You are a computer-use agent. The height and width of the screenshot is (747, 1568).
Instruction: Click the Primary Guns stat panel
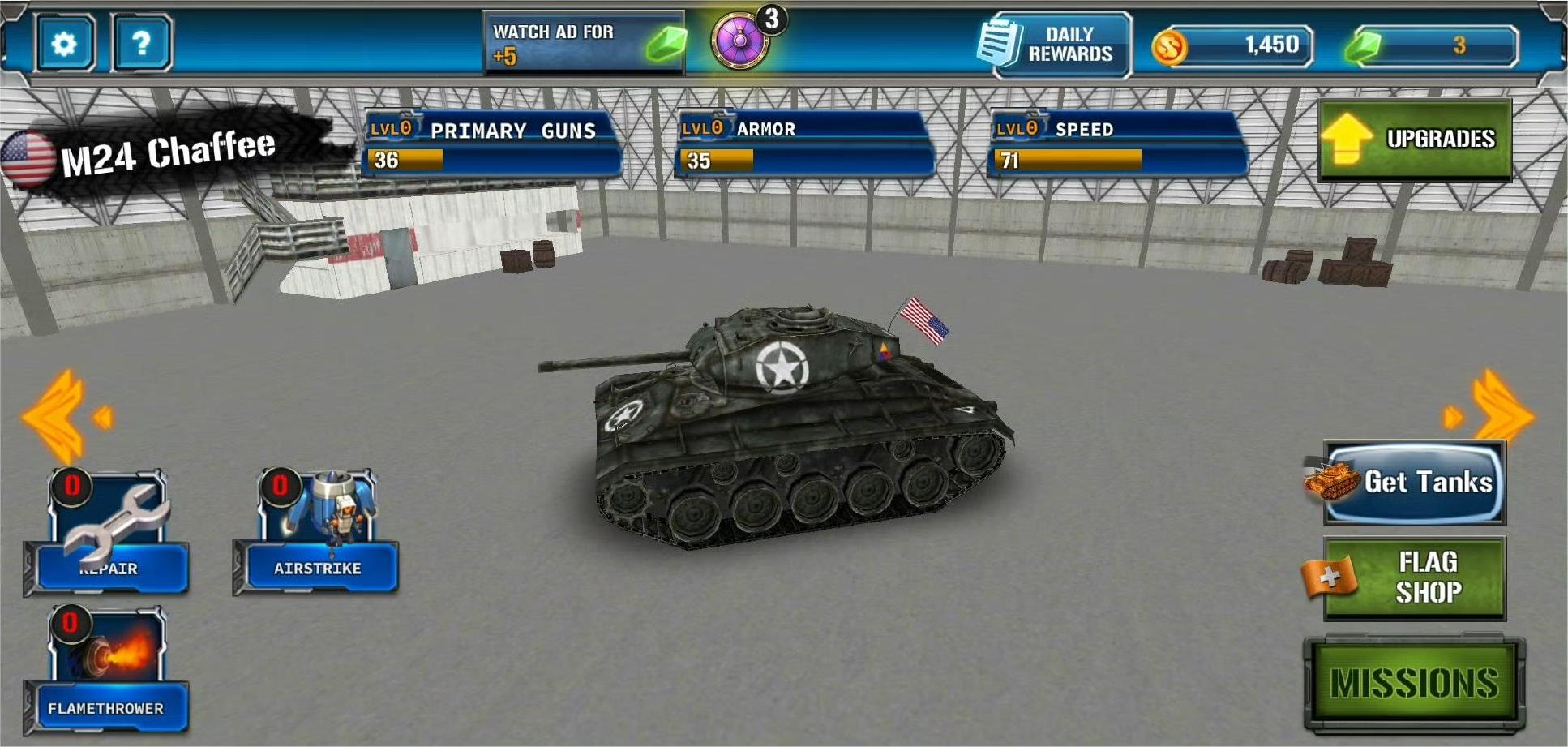[492, 144]
